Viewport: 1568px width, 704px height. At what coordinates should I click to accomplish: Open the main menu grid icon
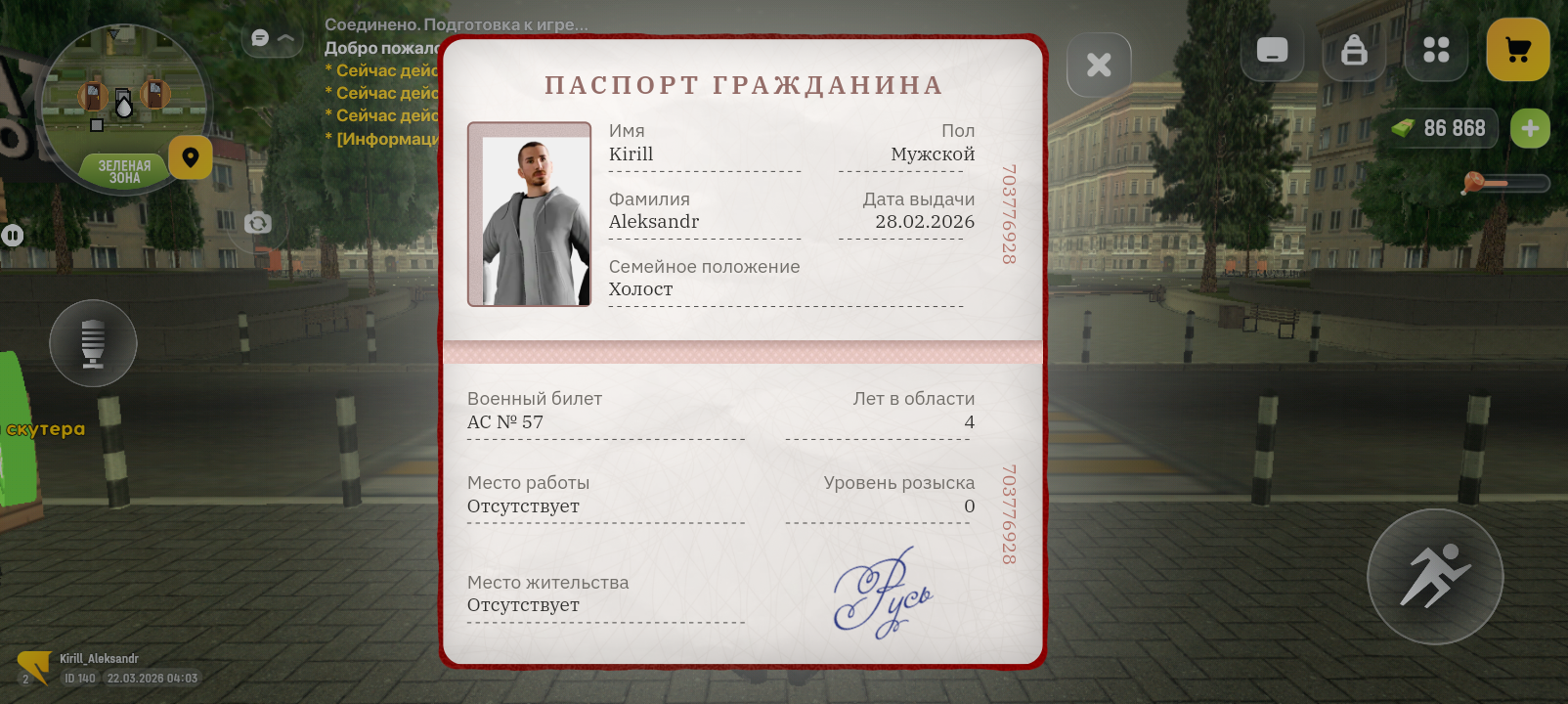pos(1436,50)
